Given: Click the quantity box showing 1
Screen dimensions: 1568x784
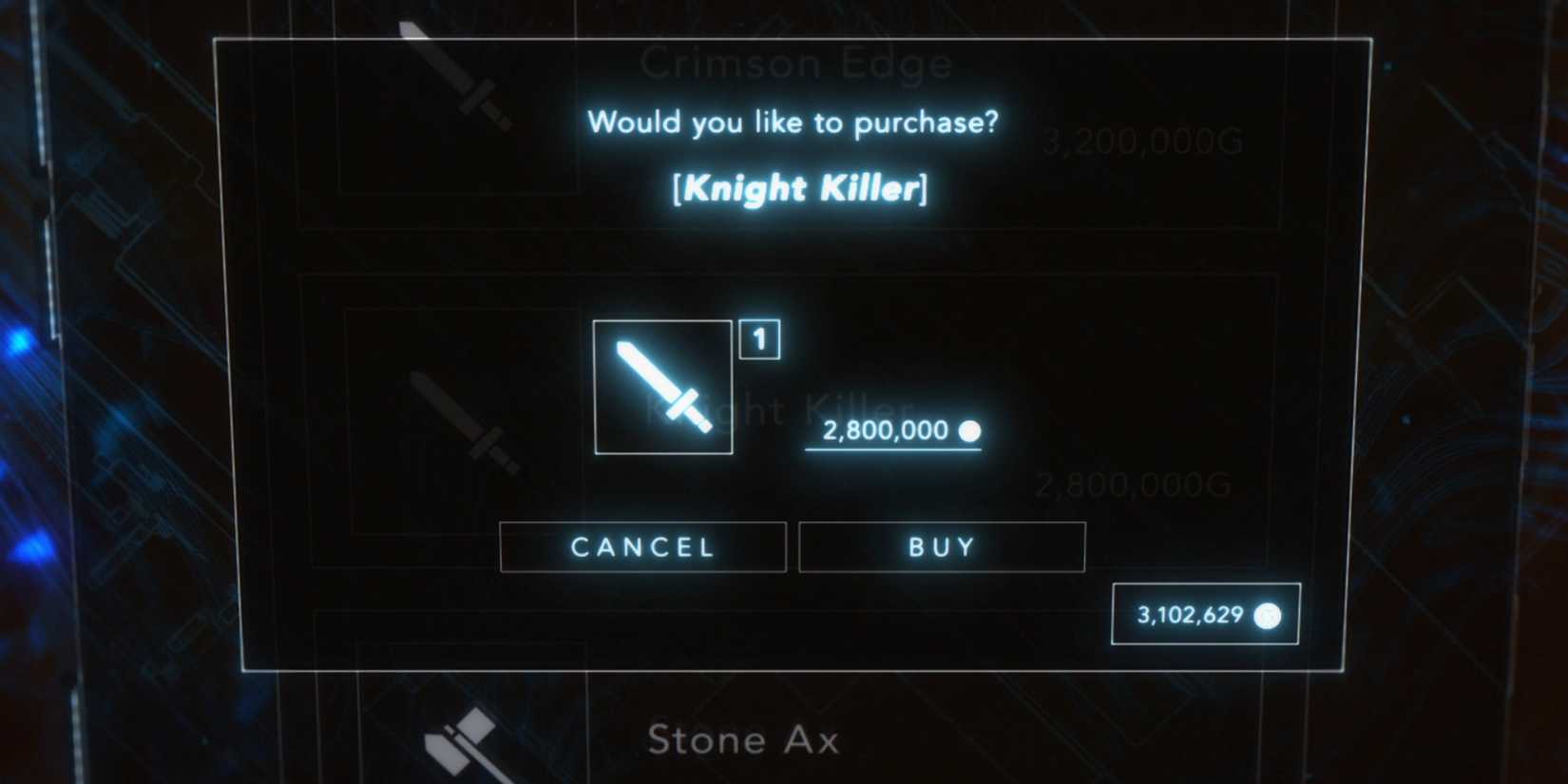Looking at the screenshot, I should pos(758,340).
